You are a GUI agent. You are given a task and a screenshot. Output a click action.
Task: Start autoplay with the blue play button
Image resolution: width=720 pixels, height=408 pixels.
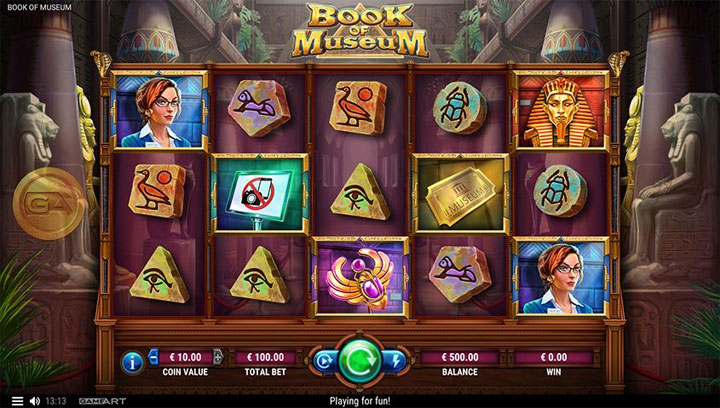pos(323,359)
